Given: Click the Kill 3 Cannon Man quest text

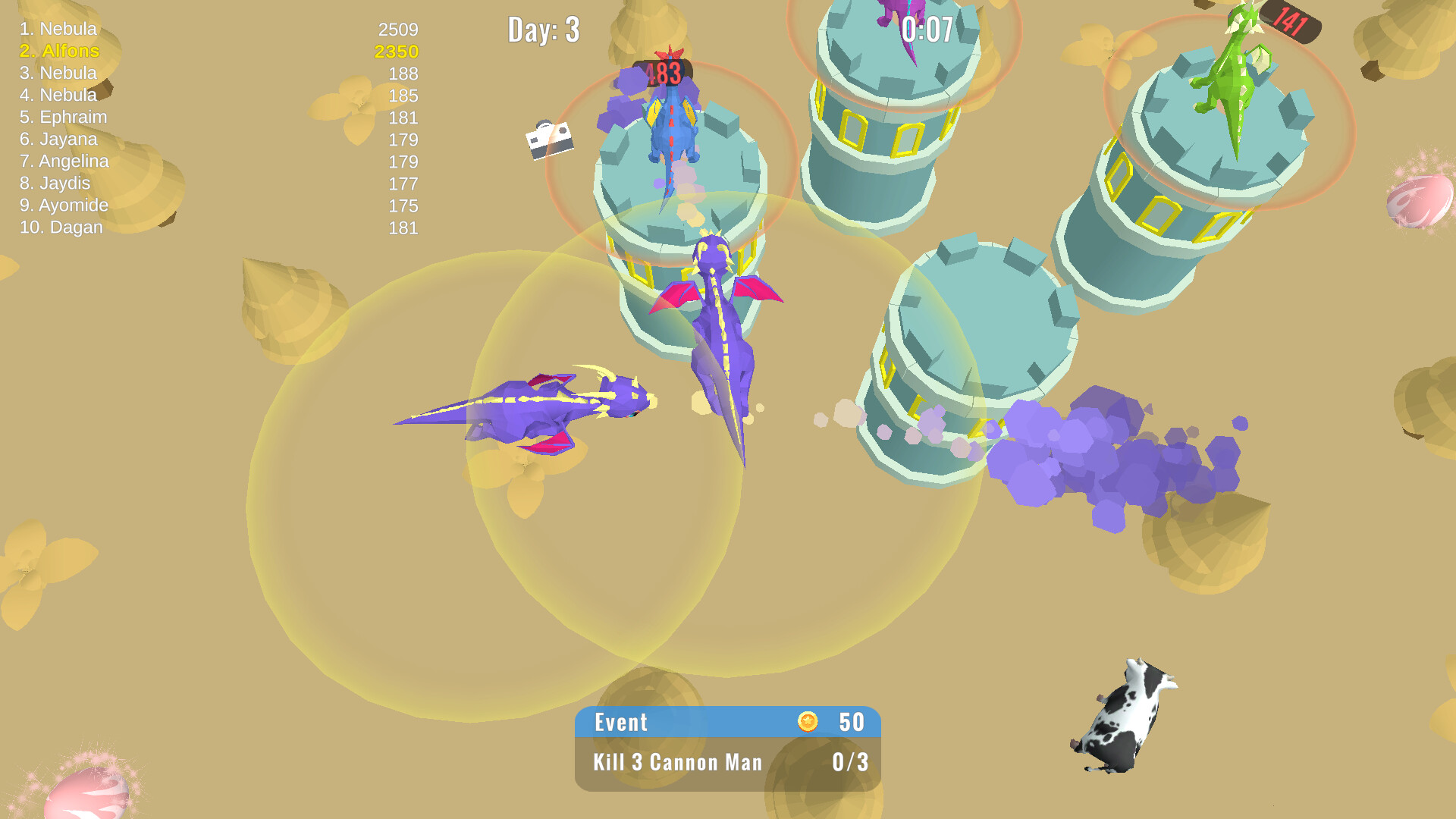Looking at the screenshot, I should pos(678,763).
